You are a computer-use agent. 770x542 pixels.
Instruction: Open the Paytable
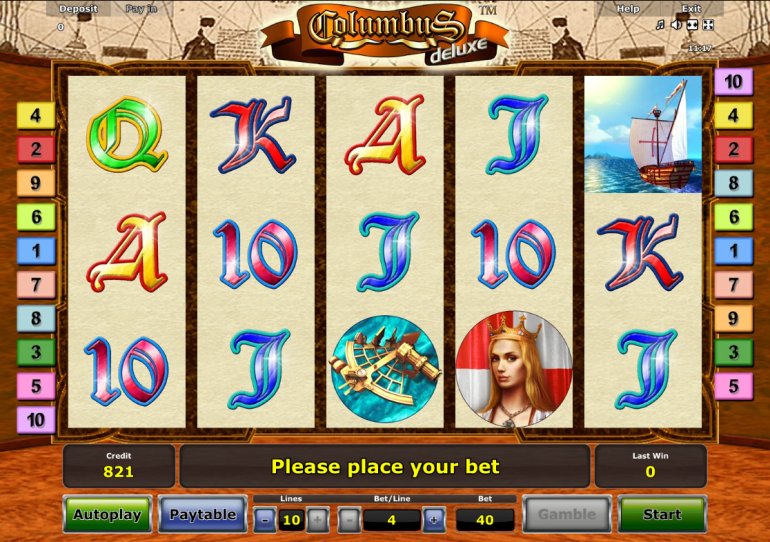click(202, 515)
